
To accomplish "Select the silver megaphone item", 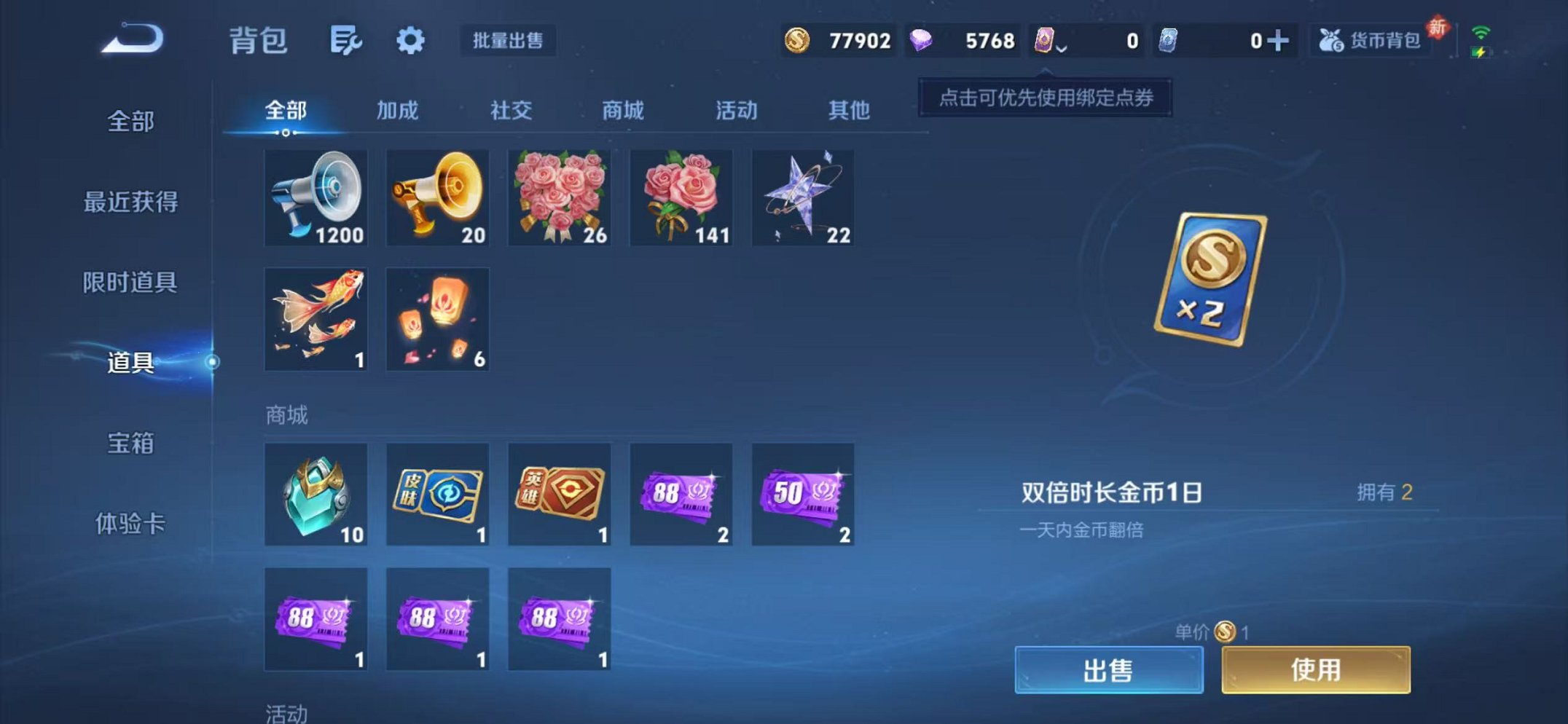I will (315, 197).
